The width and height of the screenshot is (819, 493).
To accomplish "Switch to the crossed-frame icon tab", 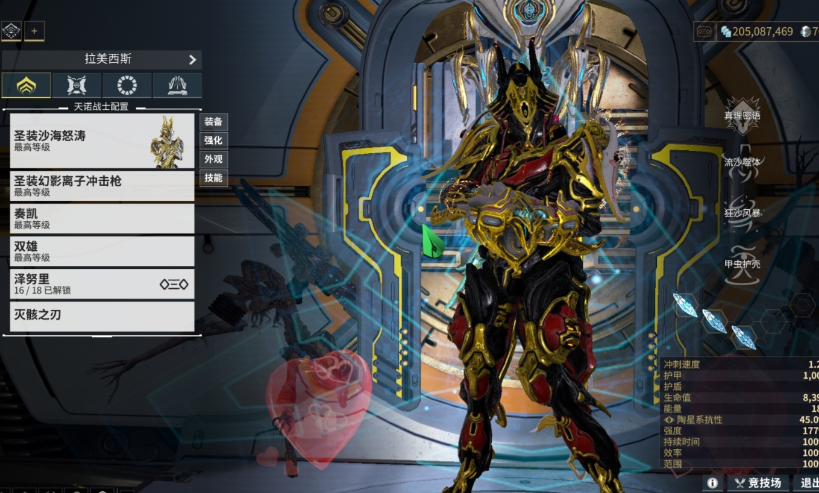I will click(x=77, y=85).
